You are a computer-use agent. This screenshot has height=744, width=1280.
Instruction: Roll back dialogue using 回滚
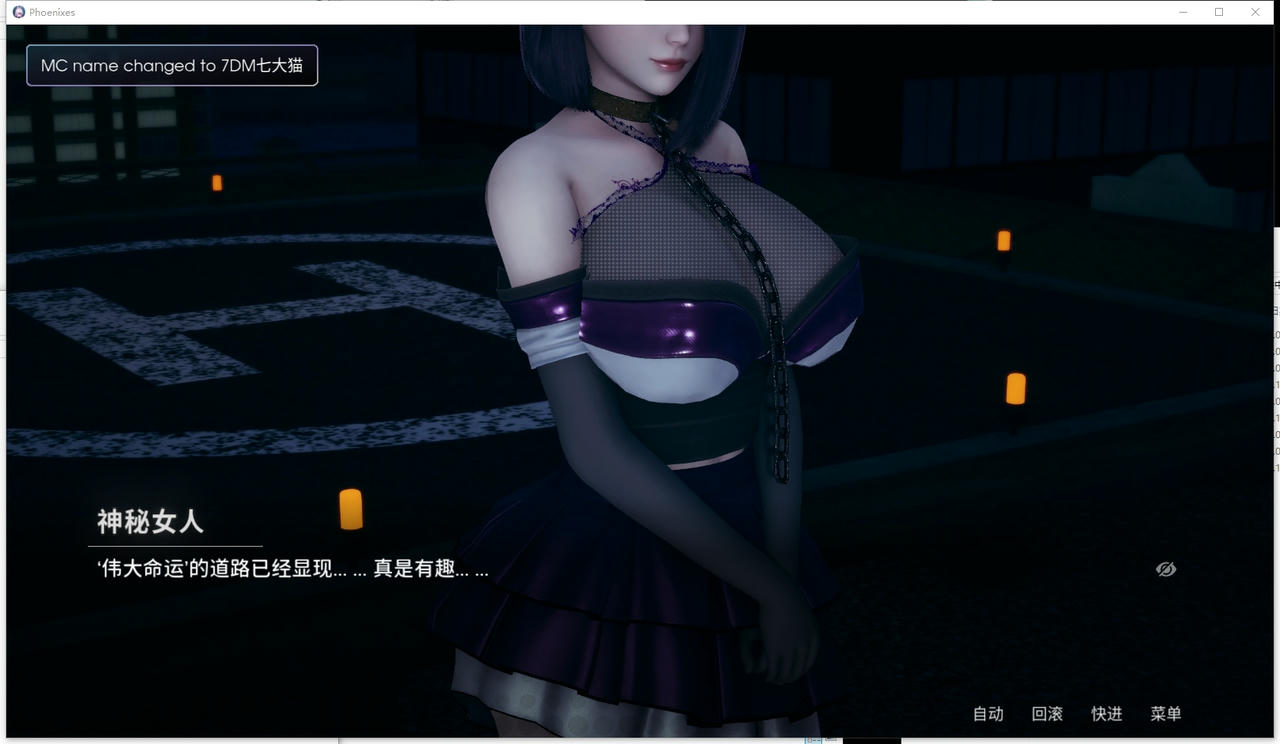click(x=1046, y=714)
